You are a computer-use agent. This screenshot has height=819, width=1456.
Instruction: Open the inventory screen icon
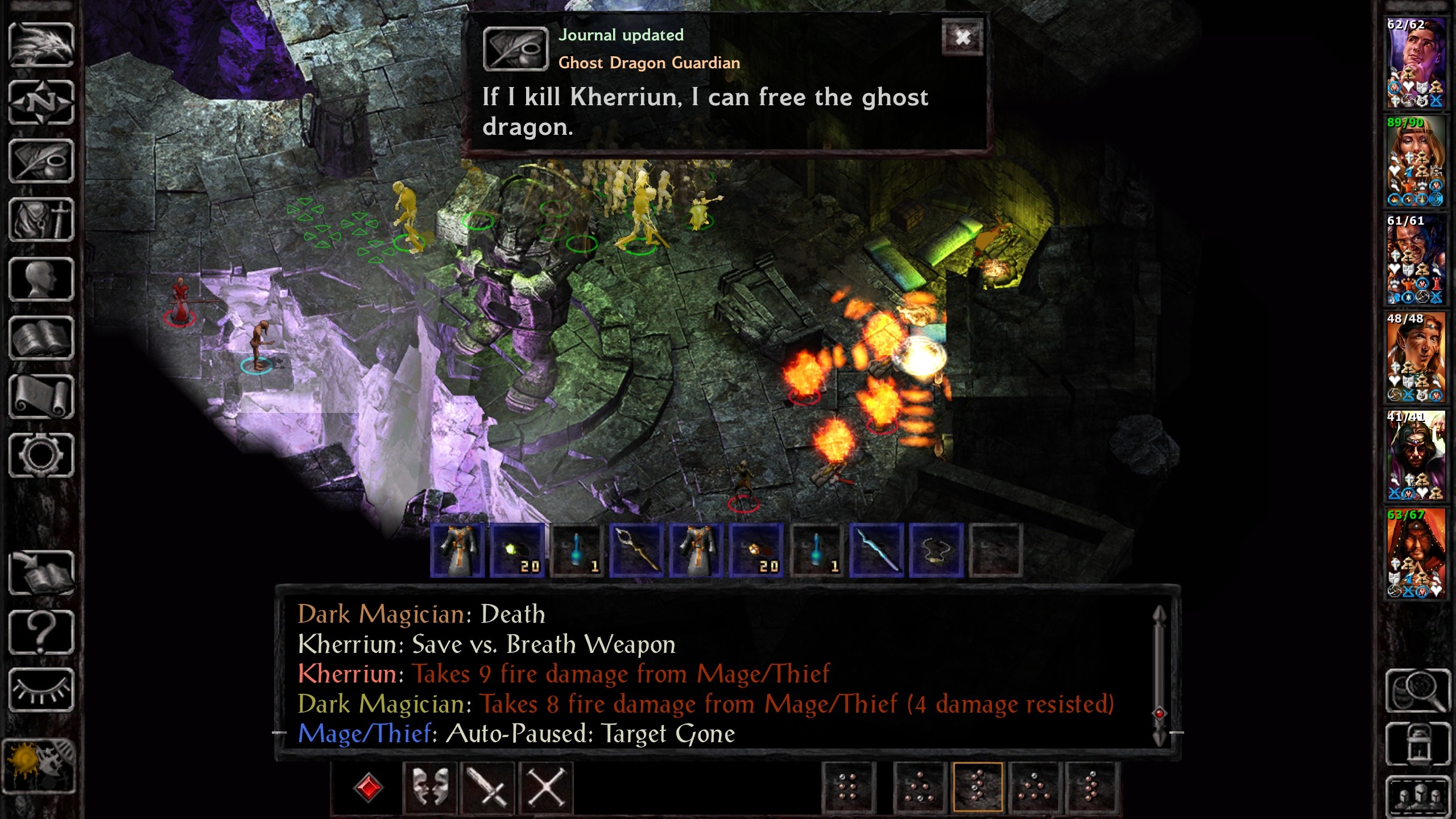[x=41, y=220]
